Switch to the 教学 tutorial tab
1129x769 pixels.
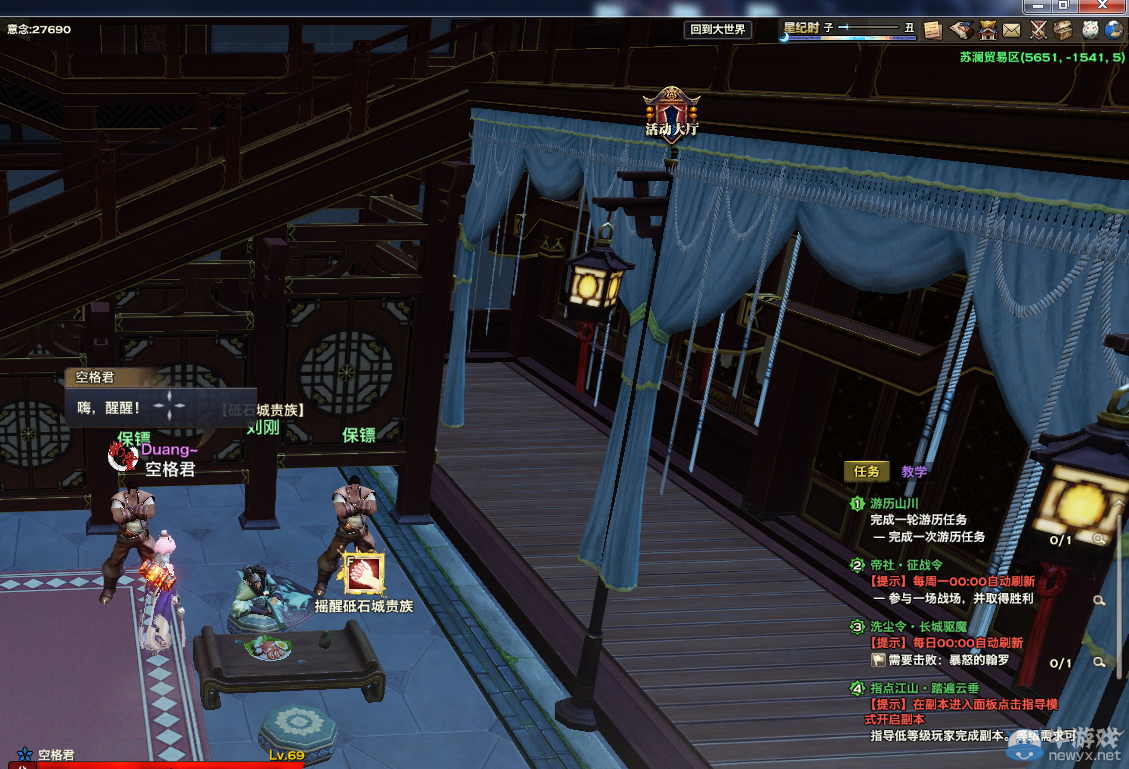[x=914, y=471]
